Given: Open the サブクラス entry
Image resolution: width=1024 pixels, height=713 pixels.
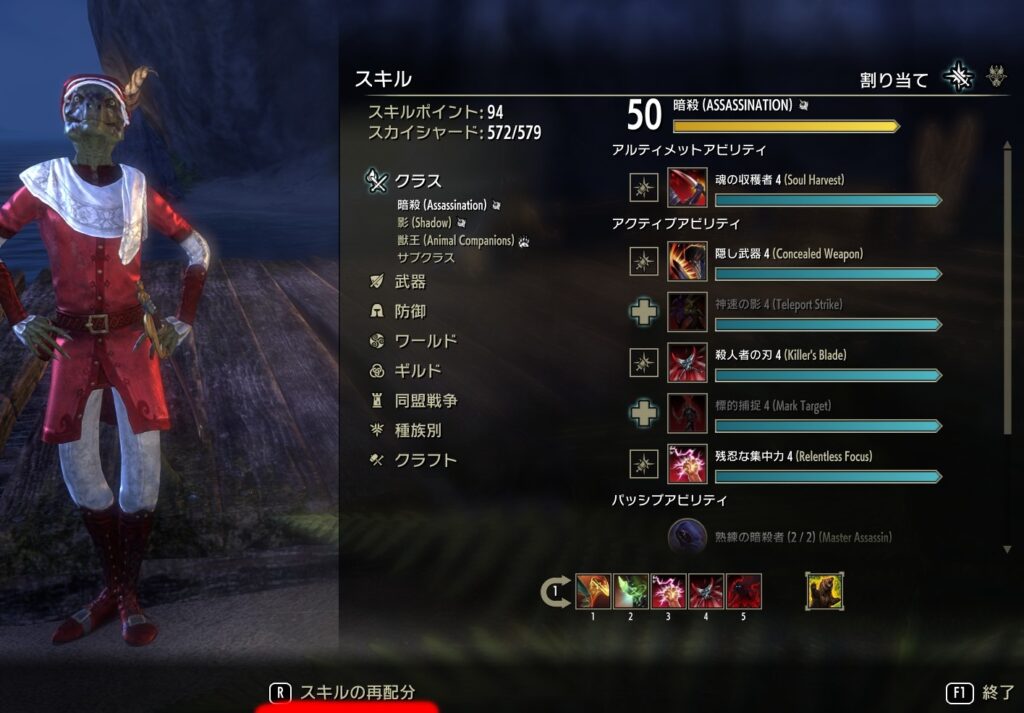Looking at the screenshot, I should click(x=425, y=258).
